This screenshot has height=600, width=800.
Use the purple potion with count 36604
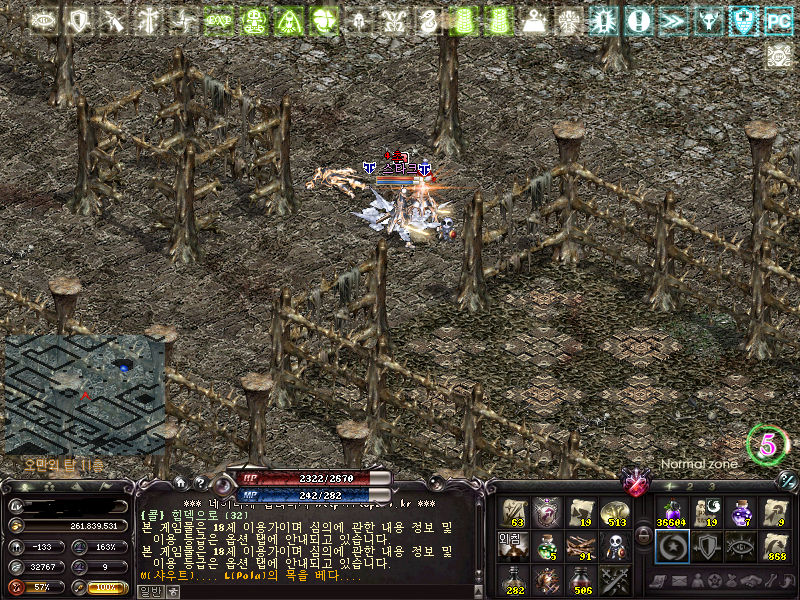pyautogui.click(x=671, y=512)
